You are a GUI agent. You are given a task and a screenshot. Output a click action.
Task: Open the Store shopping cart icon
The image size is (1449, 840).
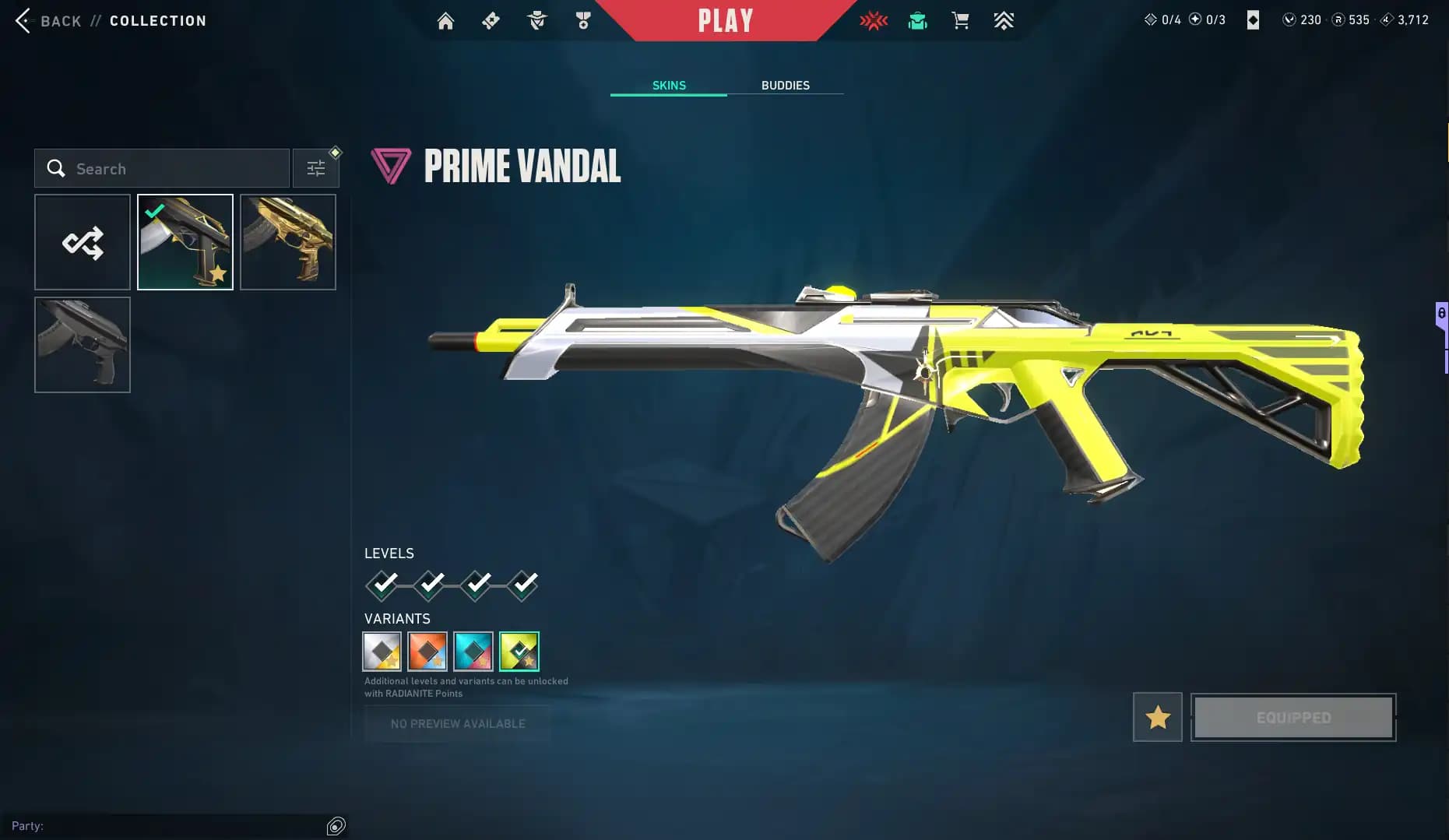coord(960,21)
